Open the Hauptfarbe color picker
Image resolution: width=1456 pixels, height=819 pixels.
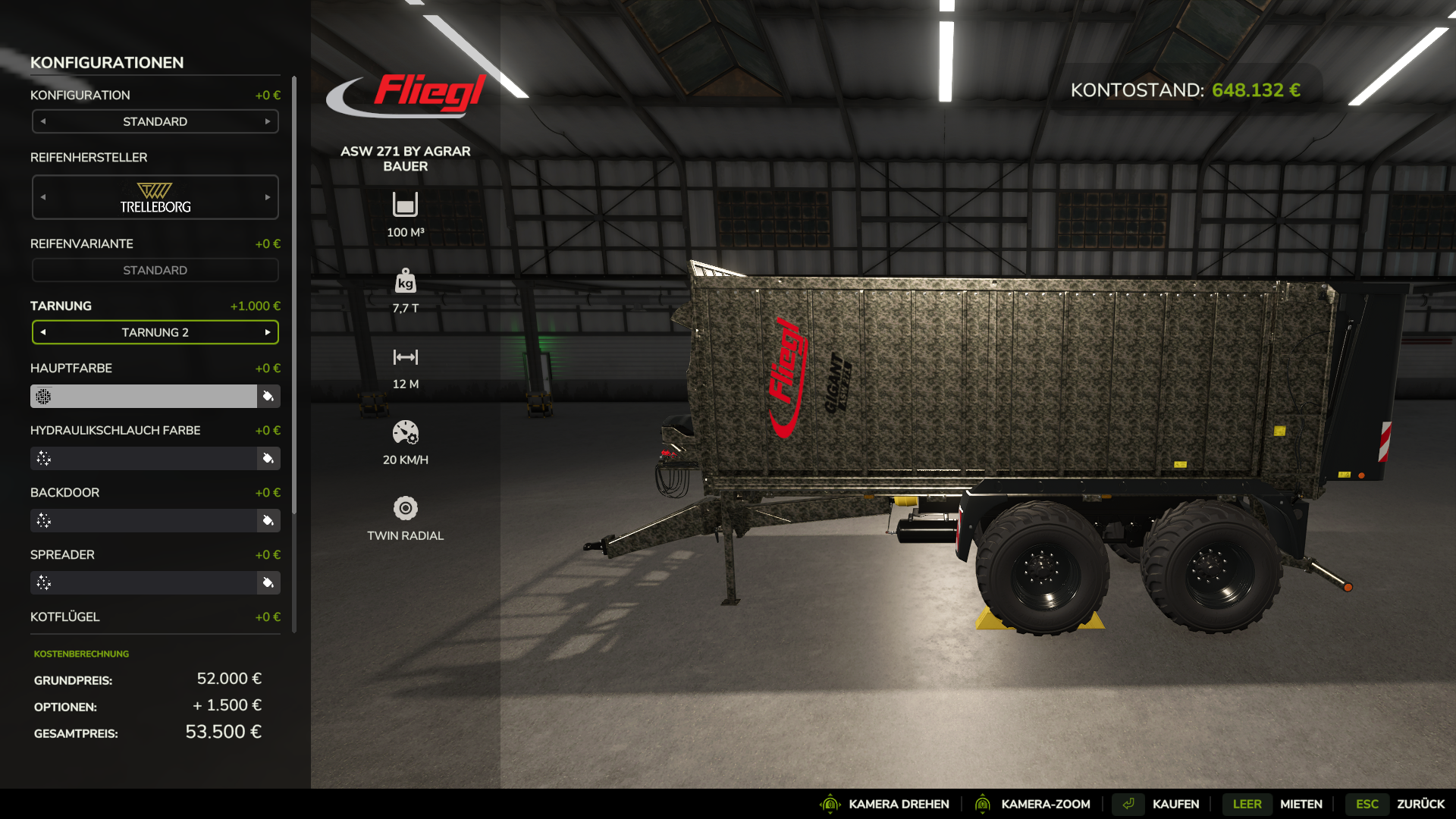(x=268, y=396)
